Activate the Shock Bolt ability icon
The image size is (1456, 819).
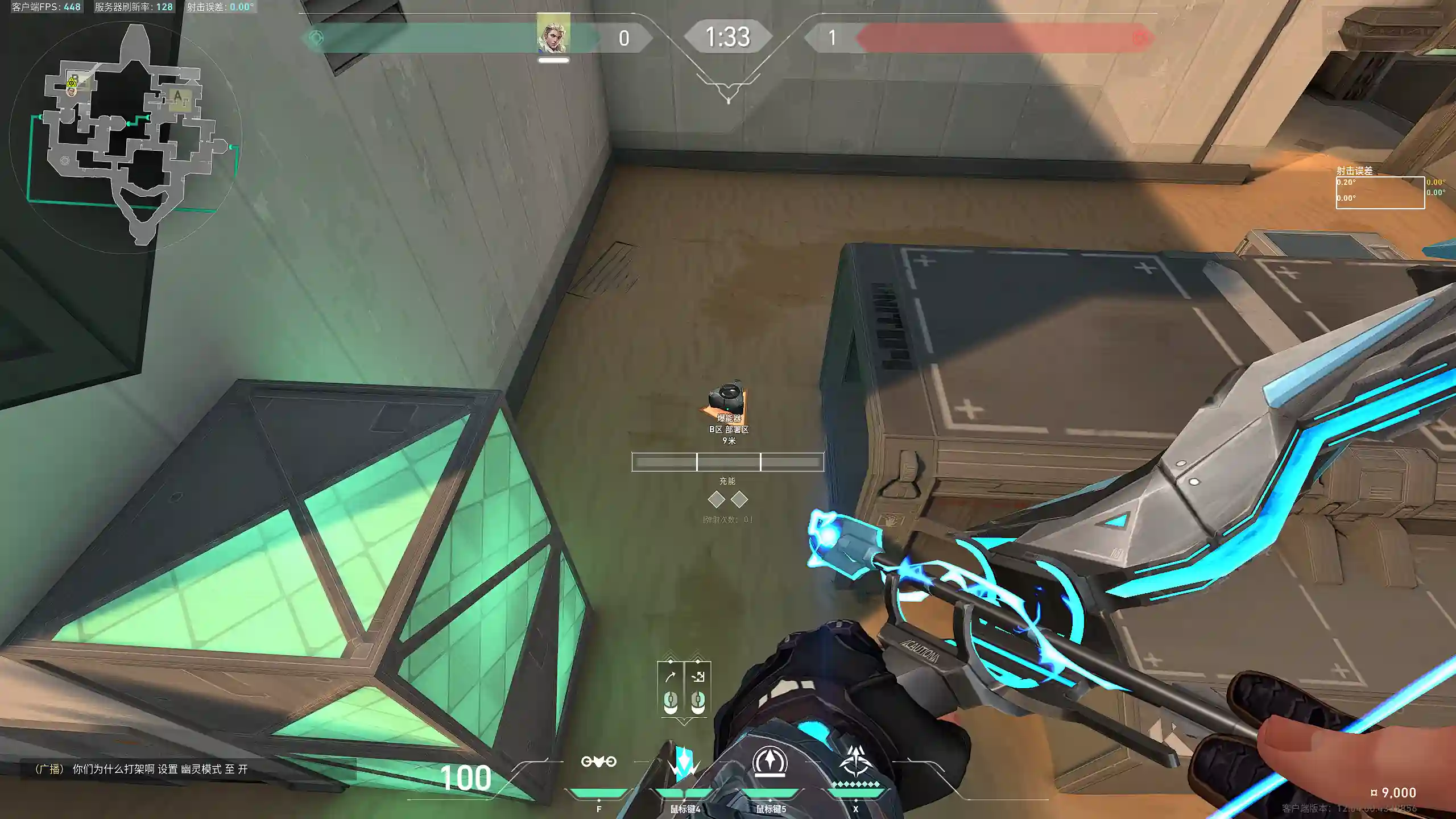coord(684,762)
